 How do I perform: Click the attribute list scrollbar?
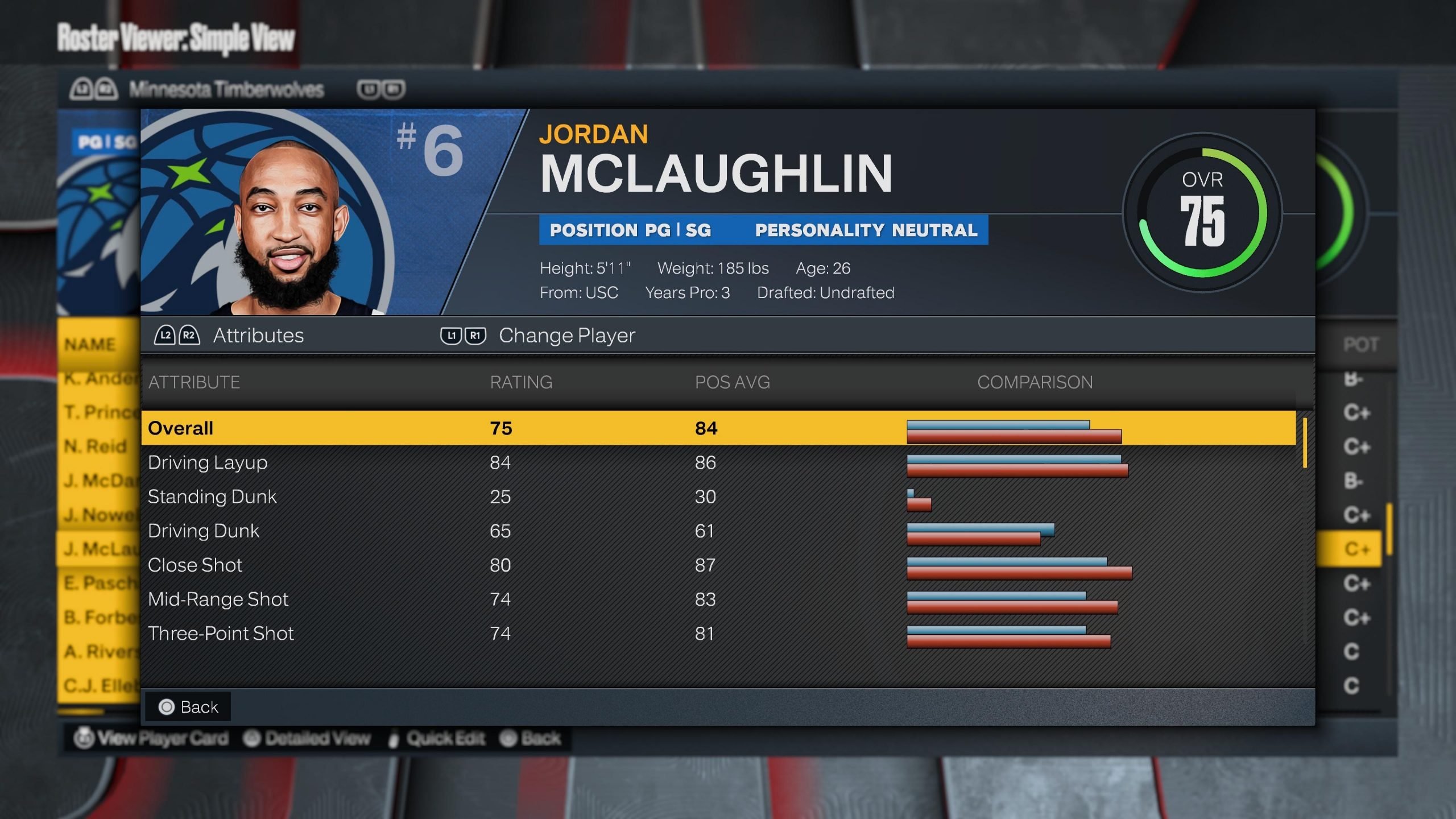click(x=1305, y=443)
